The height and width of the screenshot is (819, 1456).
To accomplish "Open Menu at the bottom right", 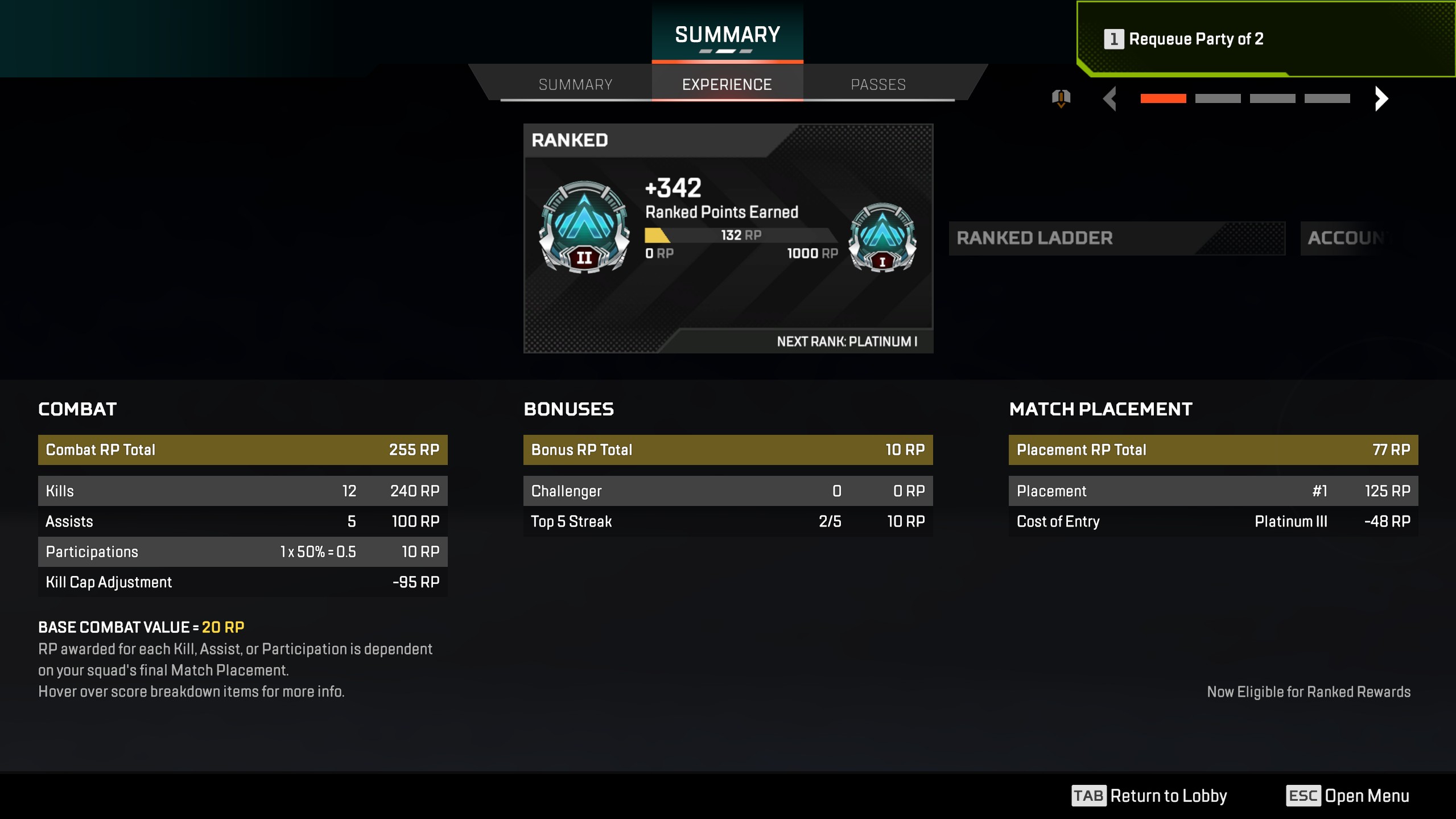I will coord(1347,795).
